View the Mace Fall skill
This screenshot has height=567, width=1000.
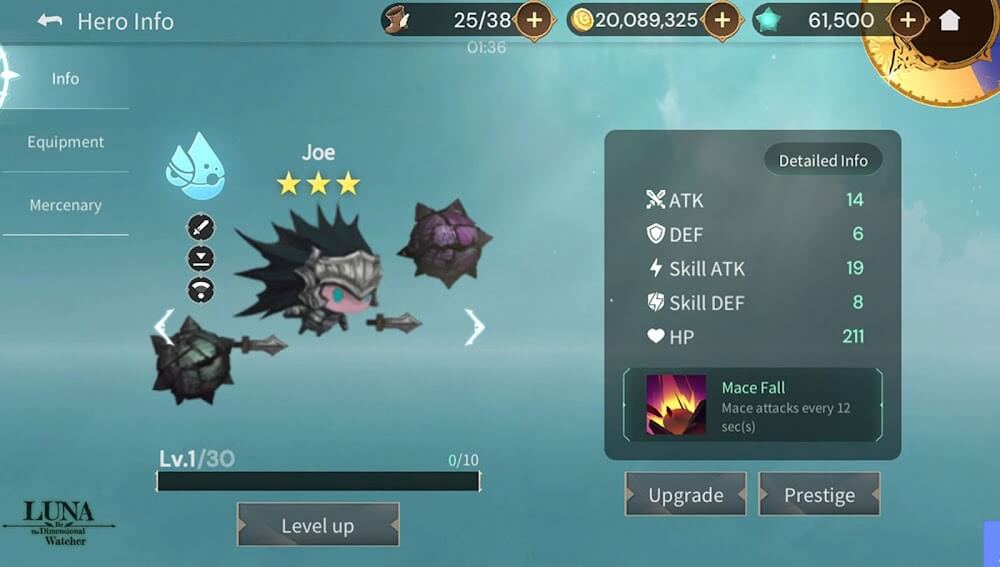click(752, 404)
